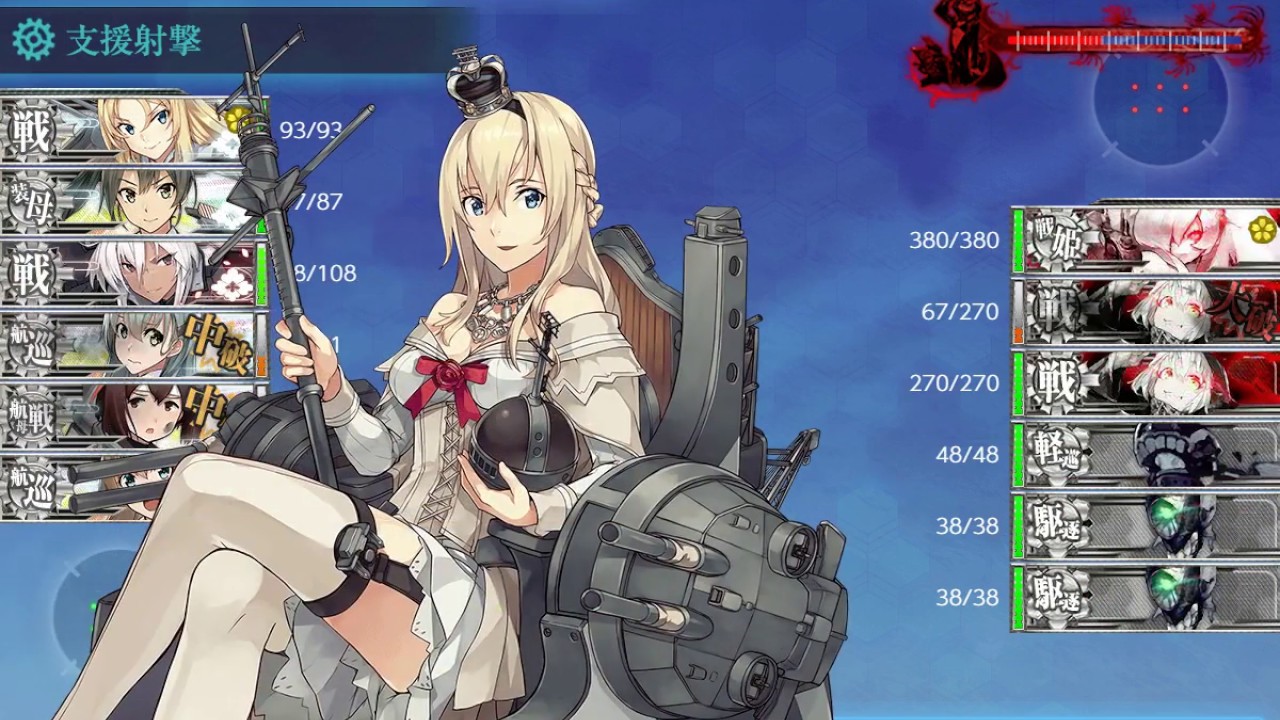Image resolution: width=1280 pixels, height=720 pixels.
Task: Click the enemy 軽巡 light cruiser banner
Action: [1145, 455]
